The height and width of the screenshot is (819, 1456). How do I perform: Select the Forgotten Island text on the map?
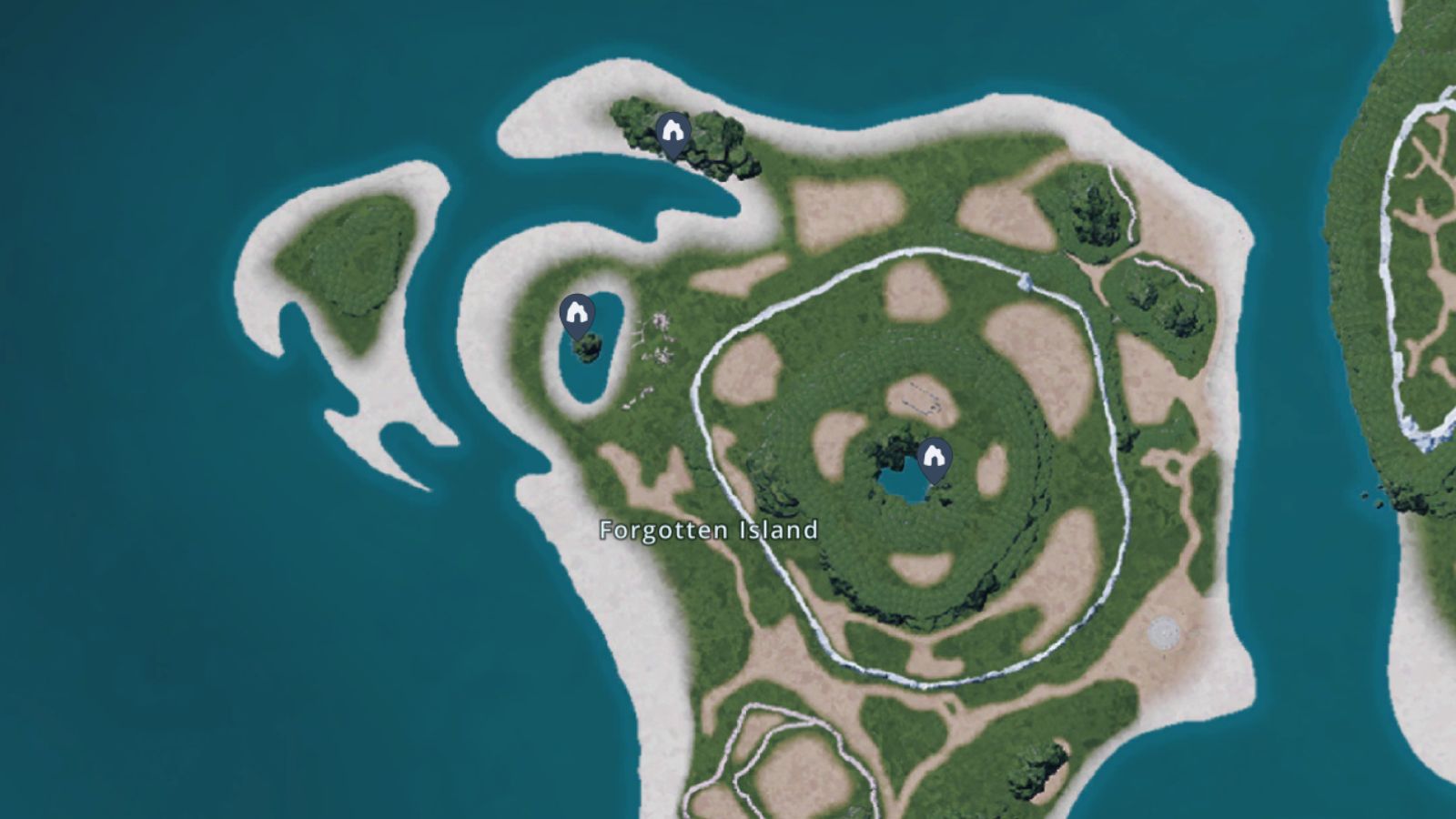click(708, 529)
